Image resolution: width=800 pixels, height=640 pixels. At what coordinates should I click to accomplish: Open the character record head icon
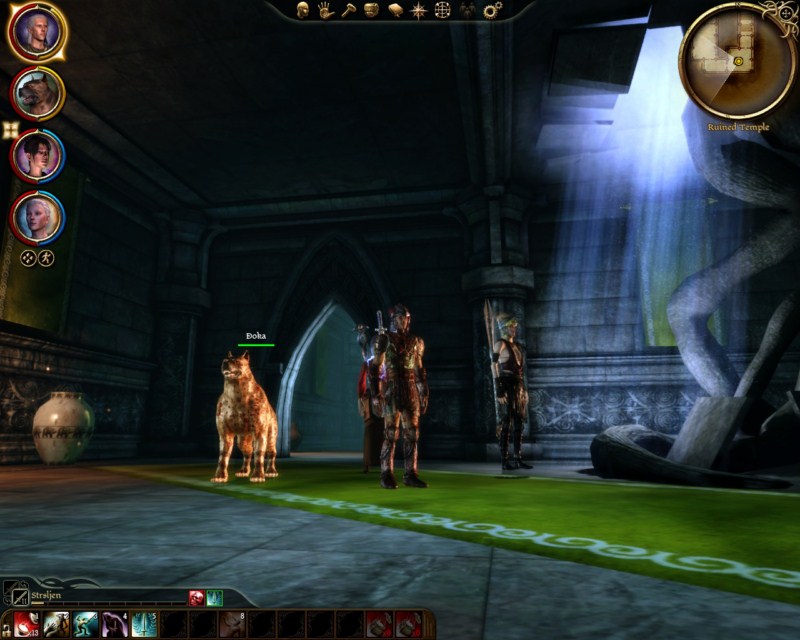(302, 10)
